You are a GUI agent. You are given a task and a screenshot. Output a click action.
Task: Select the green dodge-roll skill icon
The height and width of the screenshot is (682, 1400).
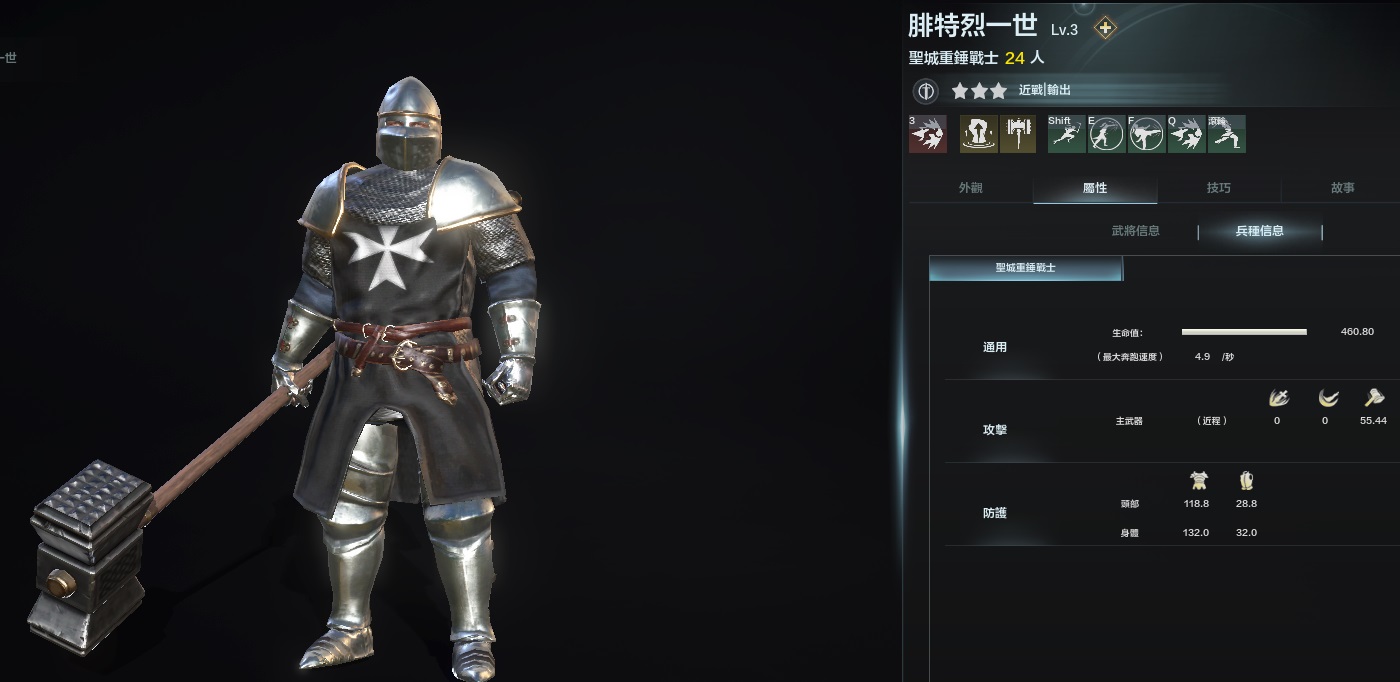(x=1227, y=134)
